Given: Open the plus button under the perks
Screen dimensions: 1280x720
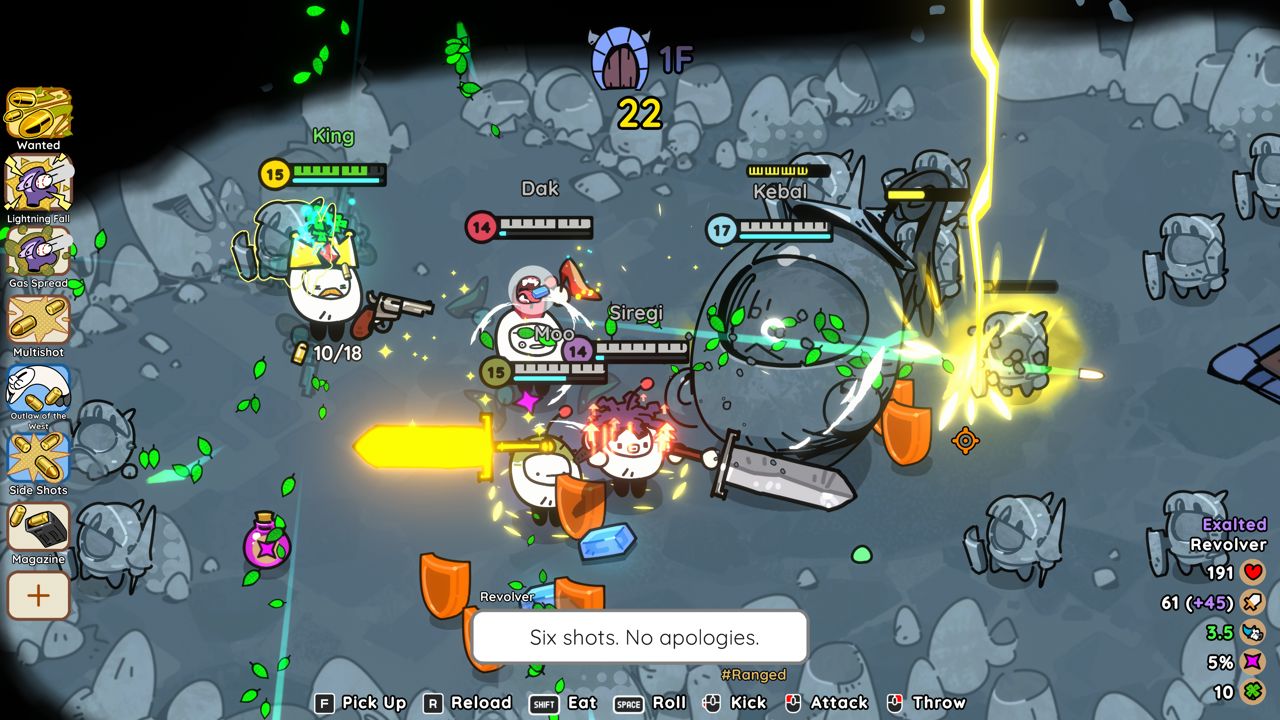Looking at the screenshot, I should (x=39, y=596).
